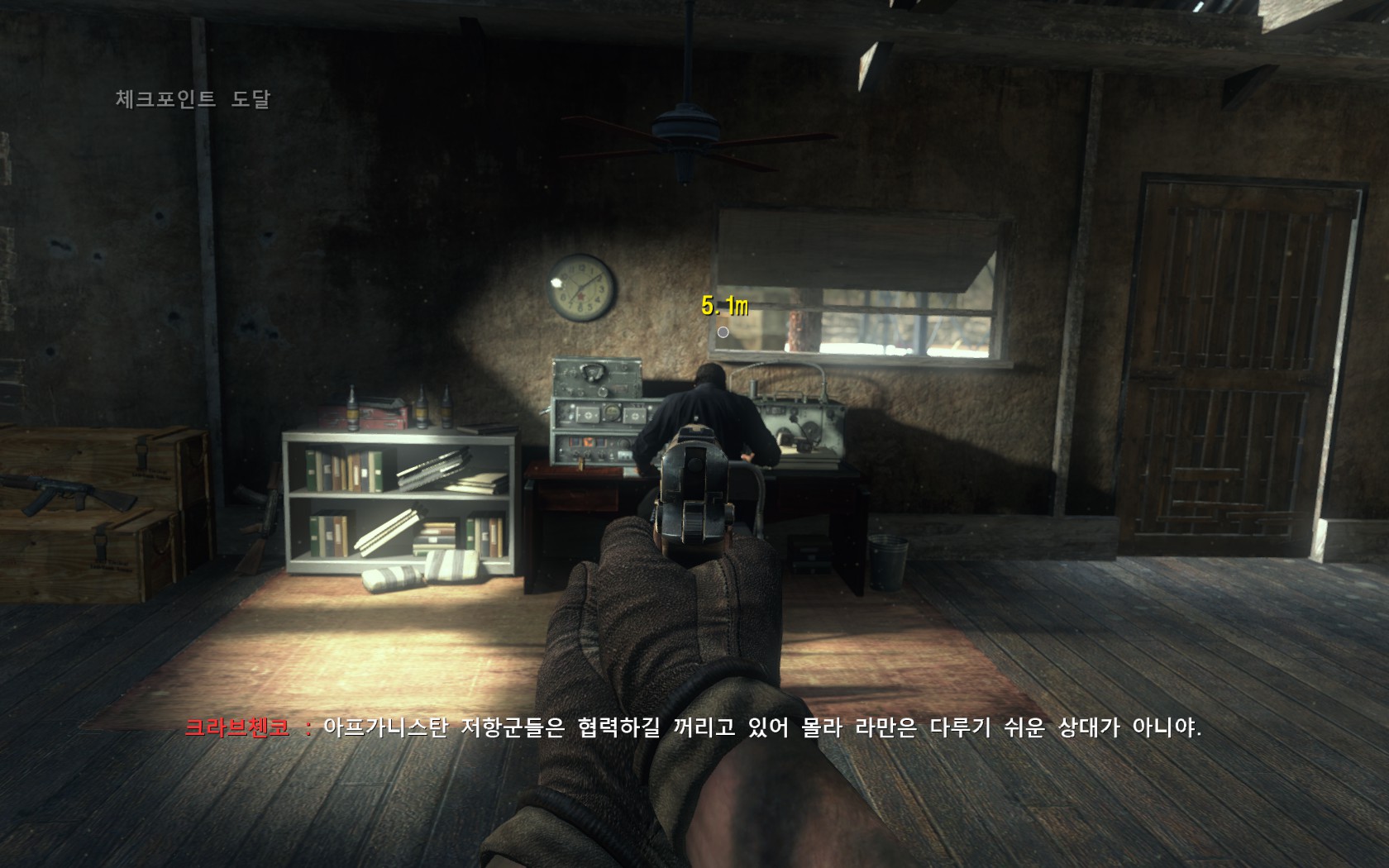The height and width of the screenshot is (868, 1389).
Task: Click the objective waypoint circle marker
Action: point(723,332)
